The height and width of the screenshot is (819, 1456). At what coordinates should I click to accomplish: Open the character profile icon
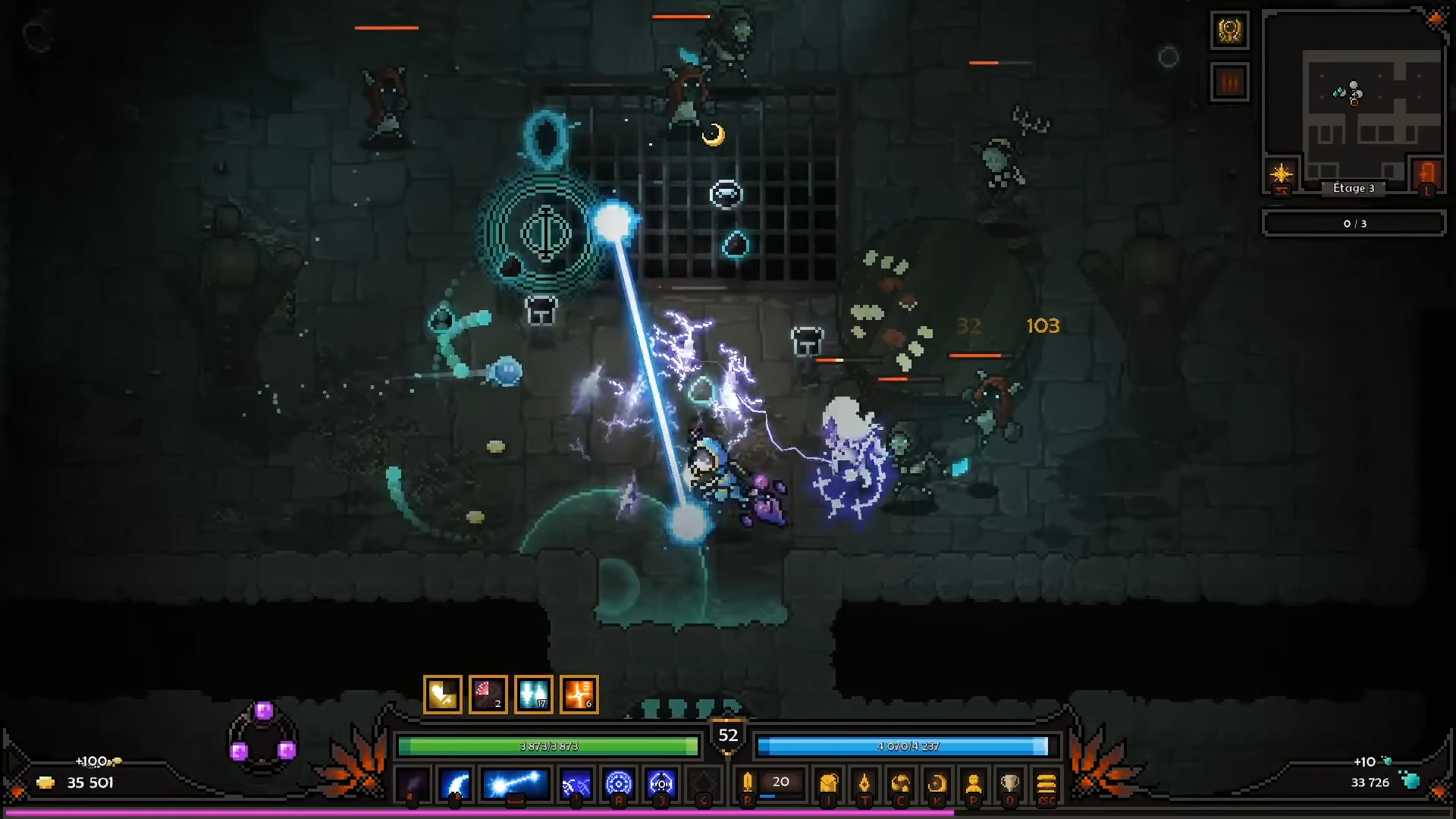pyautogui.click(x=974, y=783)
